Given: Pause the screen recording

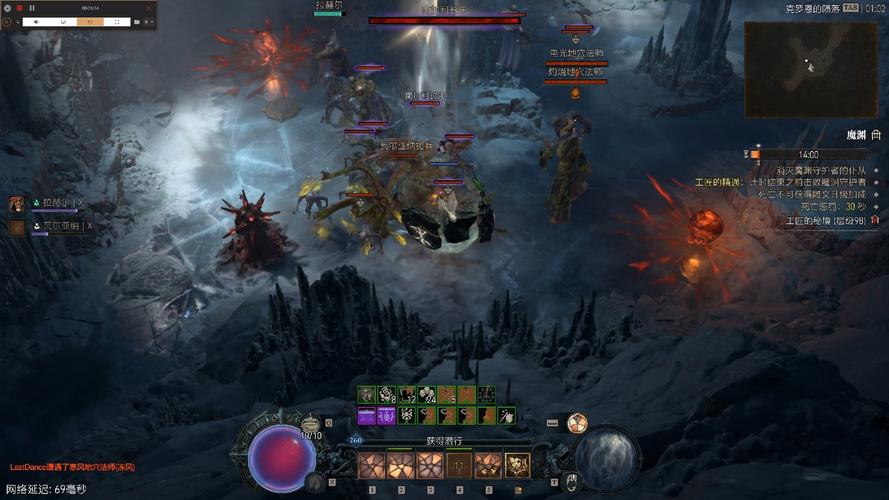Looking at the screenshot, I should click(32, 8).
